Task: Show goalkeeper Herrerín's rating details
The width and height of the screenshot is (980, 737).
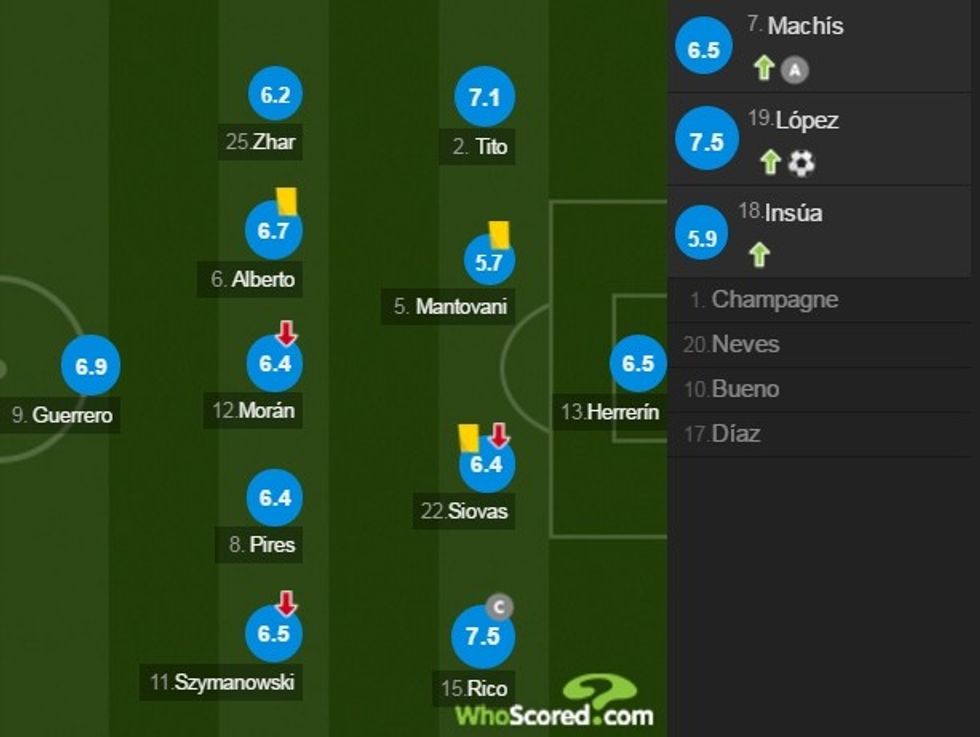Action: [638, 364]
